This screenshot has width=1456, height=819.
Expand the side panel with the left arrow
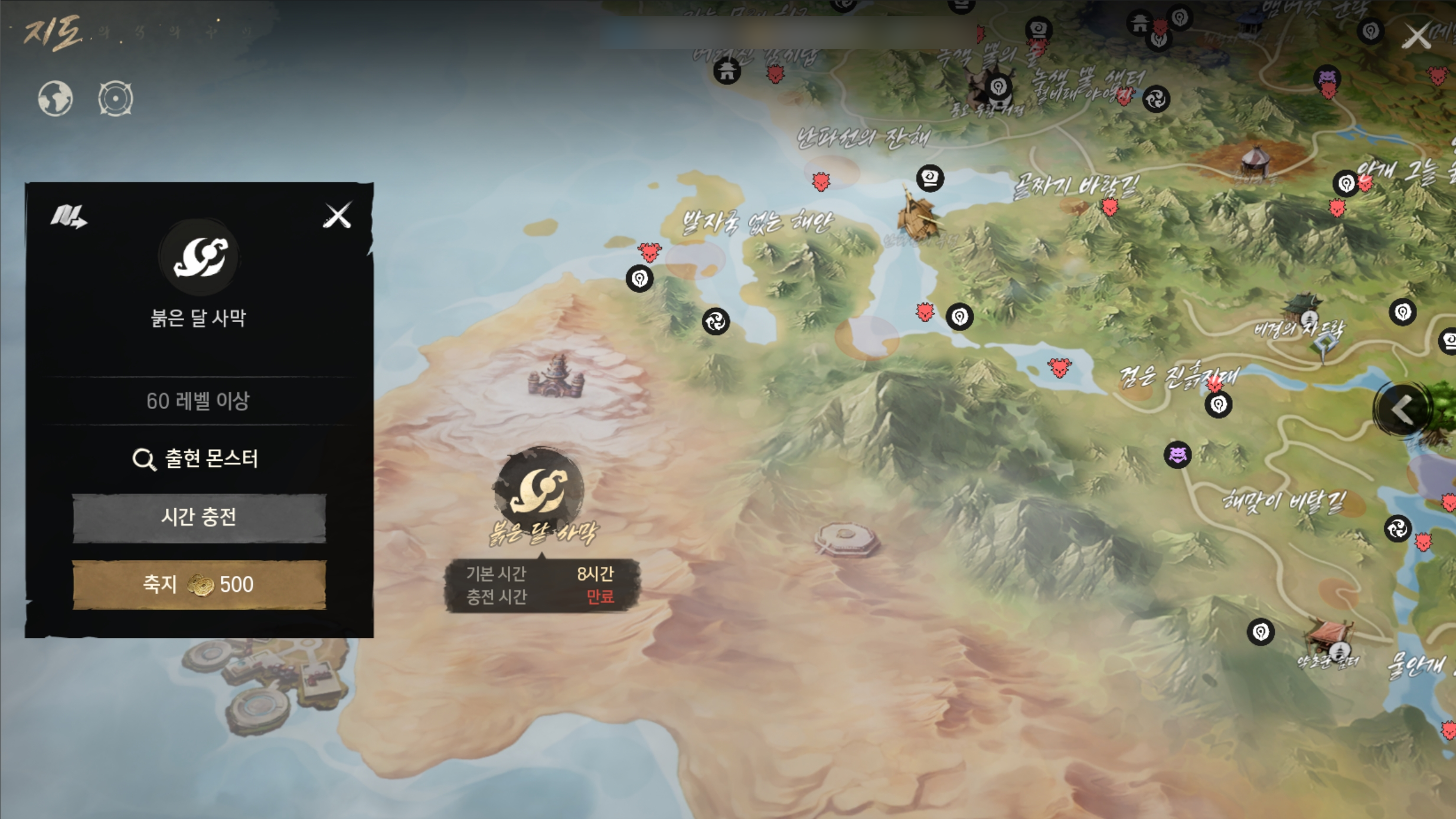(1402, 410)
